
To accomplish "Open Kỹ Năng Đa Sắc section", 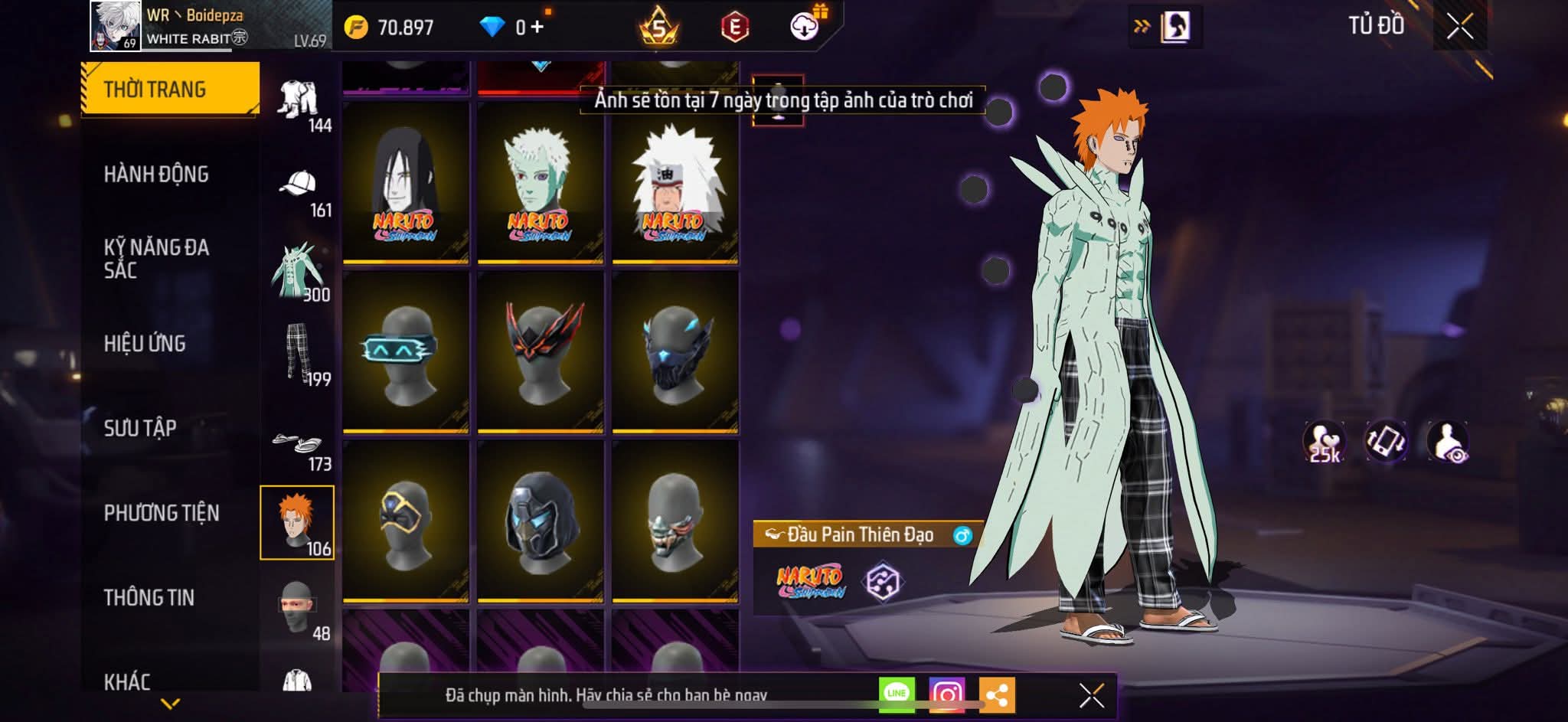I will [156, 259].
